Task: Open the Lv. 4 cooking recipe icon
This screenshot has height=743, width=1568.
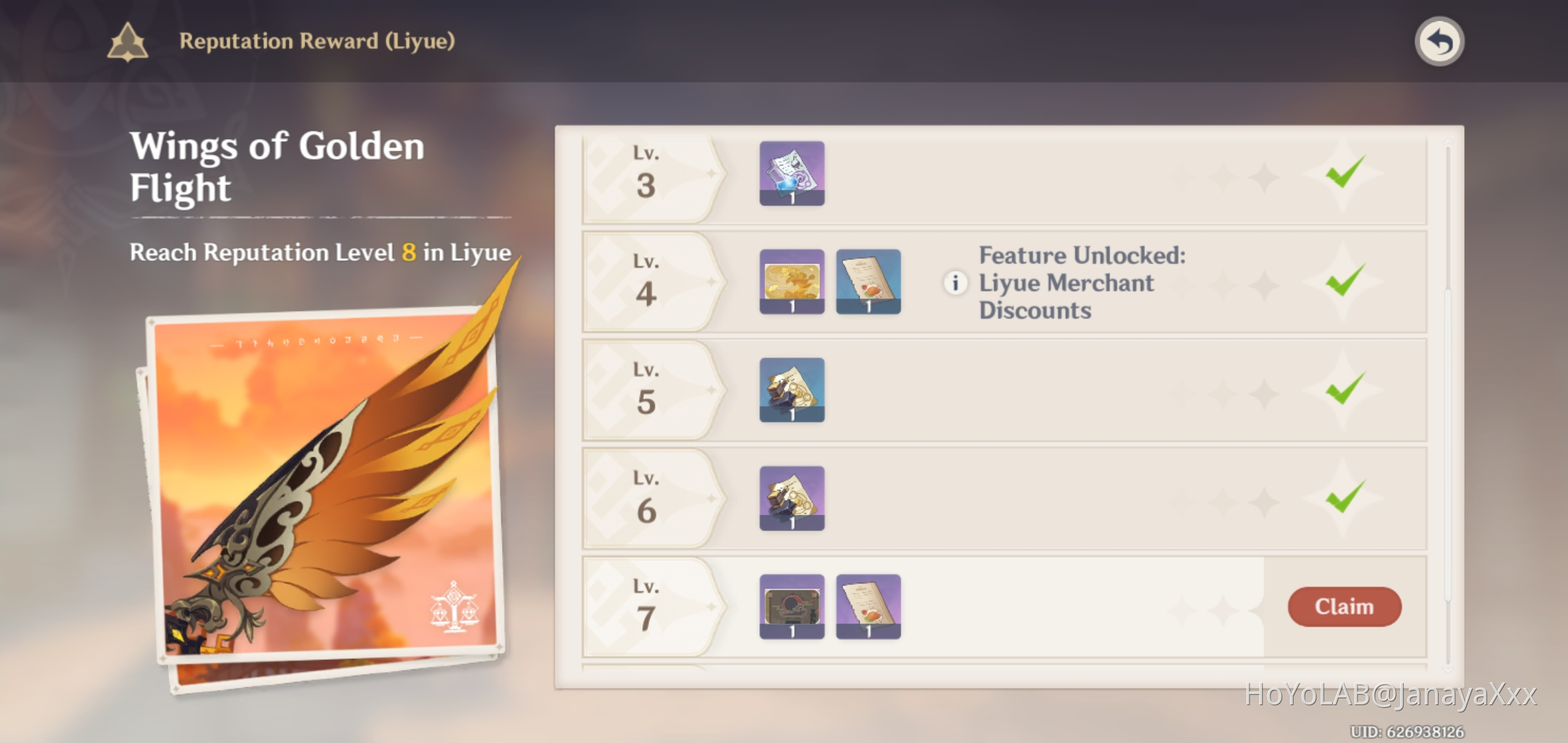Action: point(868,283)
